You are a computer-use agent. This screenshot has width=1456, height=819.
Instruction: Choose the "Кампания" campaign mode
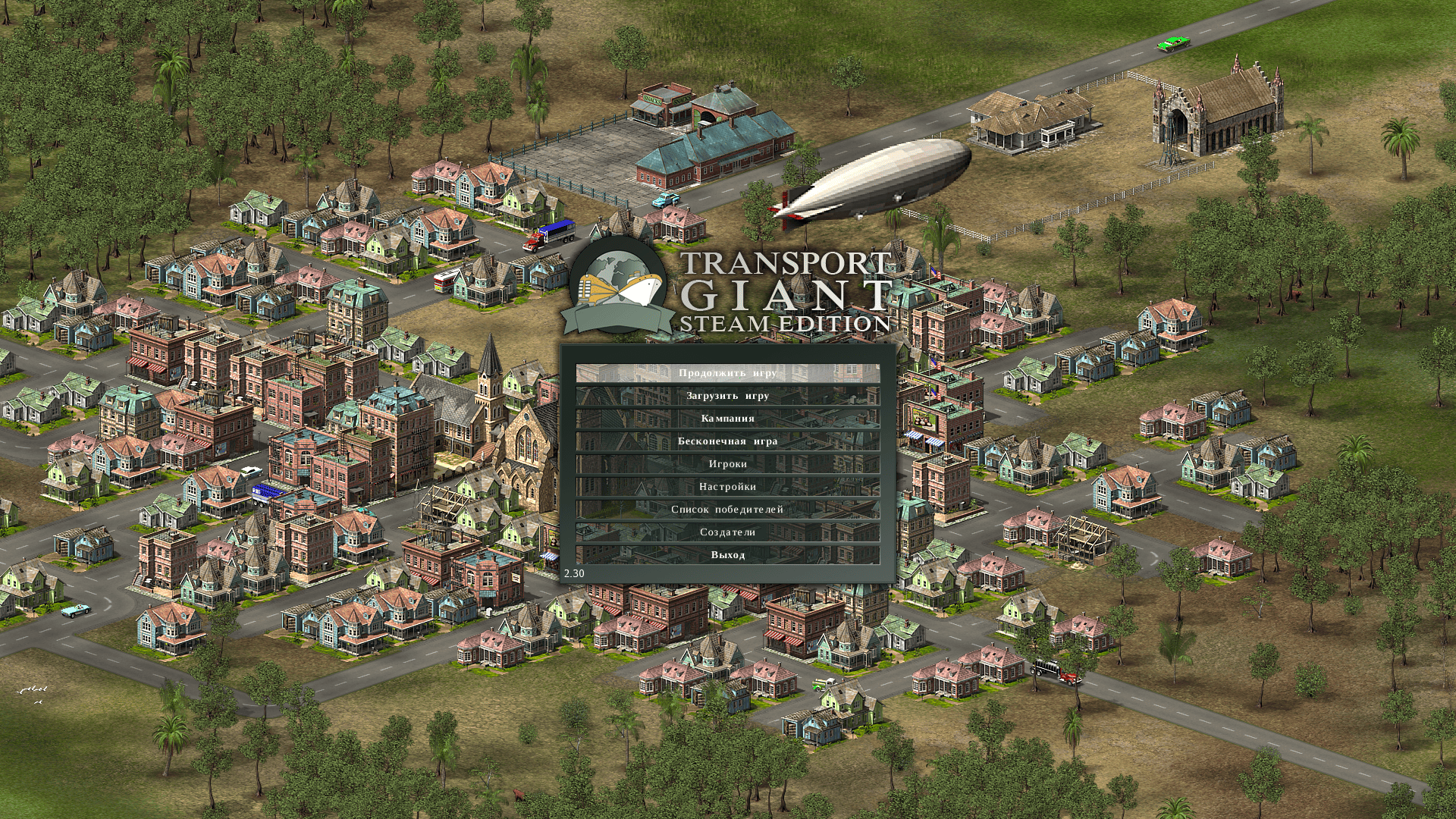(727, 419)
